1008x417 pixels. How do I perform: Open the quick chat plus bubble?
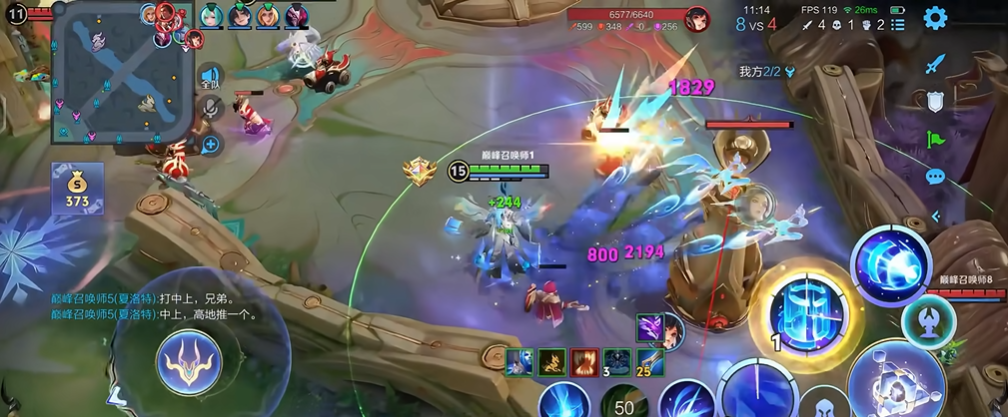click(210, 145)
